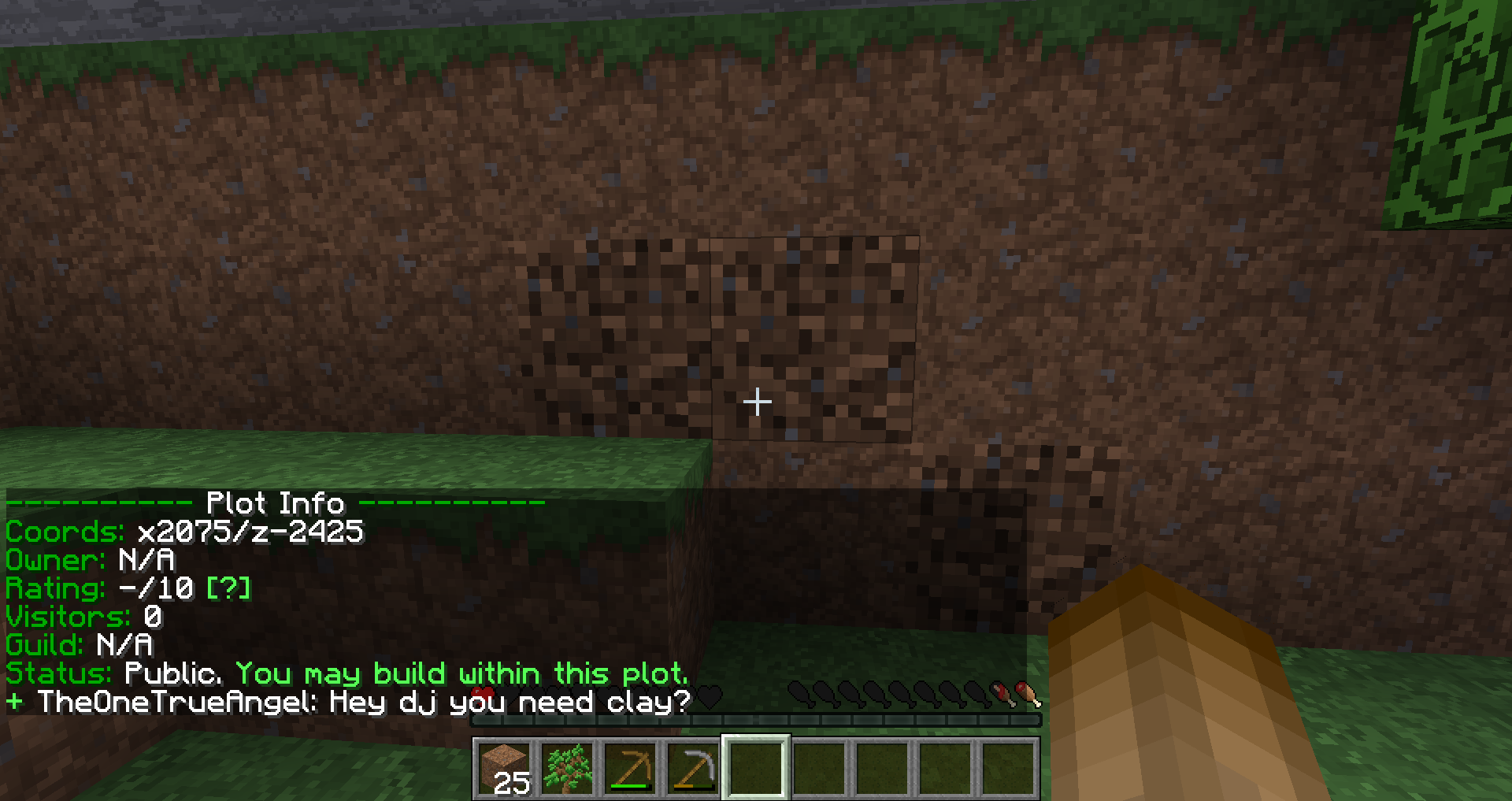Choose the oak sapling hotbar slot
Viewport: 1512px width, 801px height.
567,767
